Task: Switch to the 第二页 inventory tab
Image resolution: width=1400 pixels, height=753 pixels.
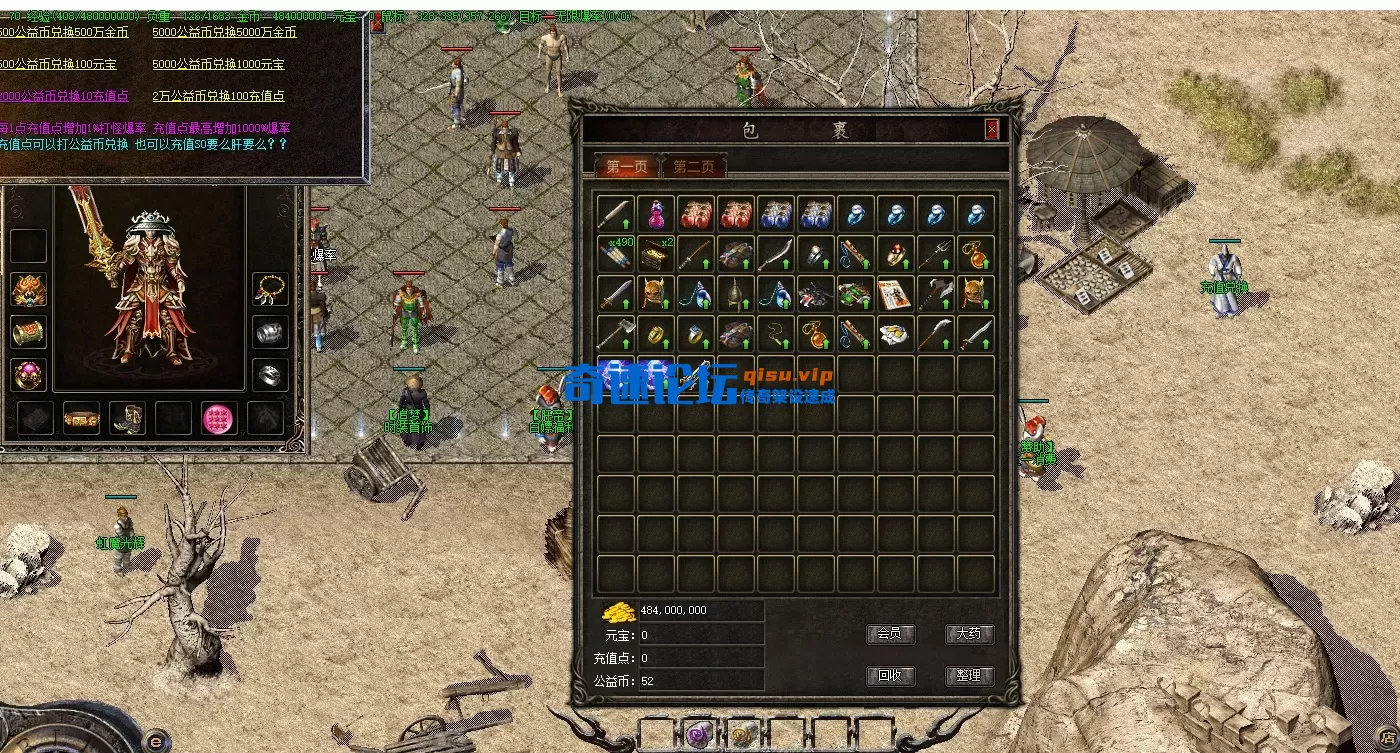Action: coord(693,167)
